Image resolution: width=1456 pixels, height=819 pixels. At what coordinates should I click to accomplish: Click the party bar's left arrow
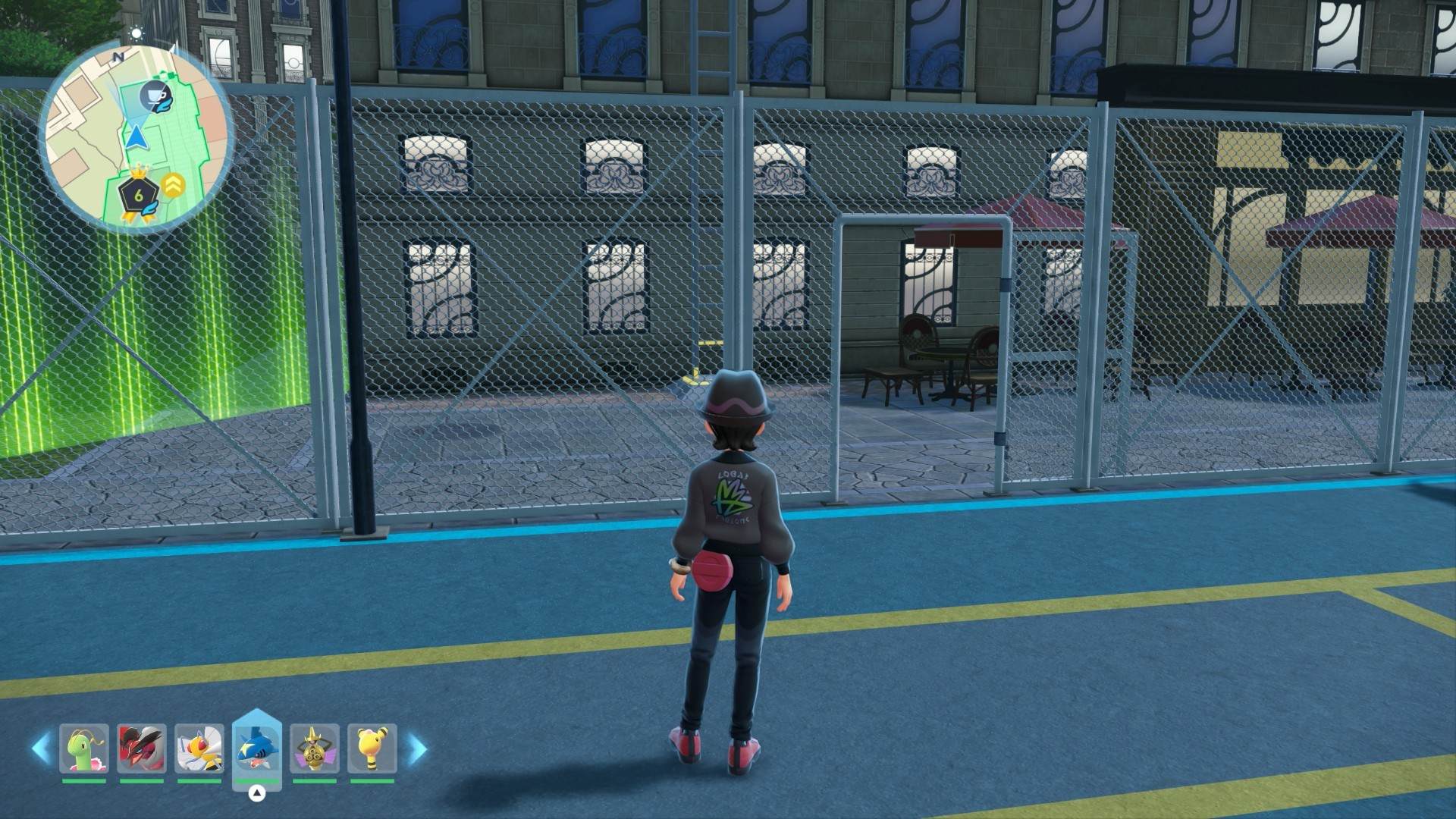(41, 748)
